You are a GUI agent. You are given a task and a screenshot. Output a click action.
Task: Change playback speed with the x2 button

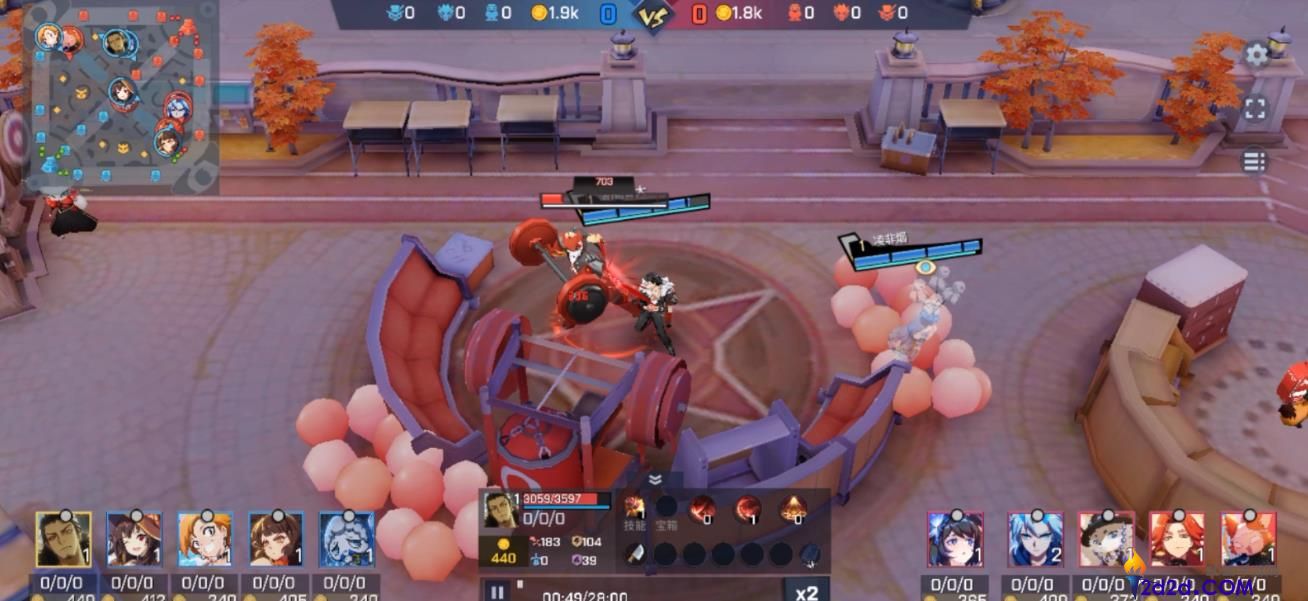tap(806, 592)
